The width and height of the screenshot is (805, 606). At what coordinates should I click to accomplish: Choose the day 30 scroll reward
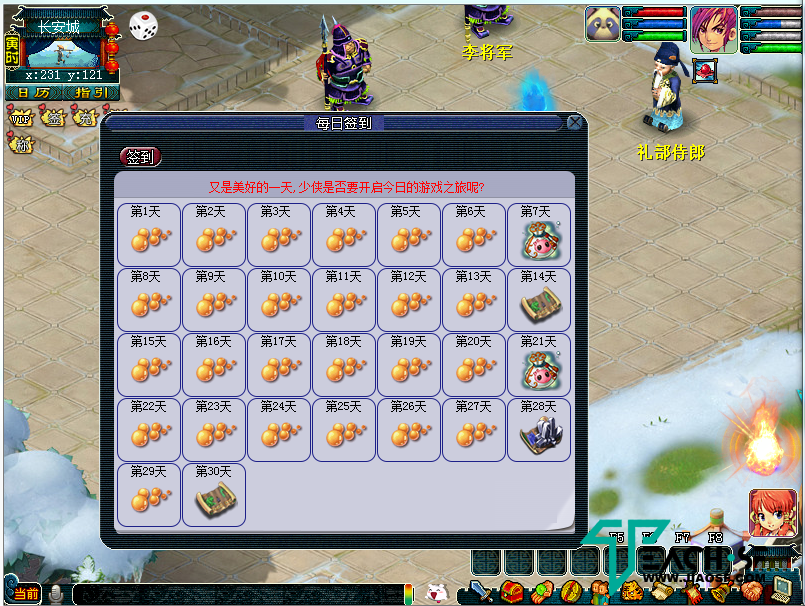(x=214, y=495)
